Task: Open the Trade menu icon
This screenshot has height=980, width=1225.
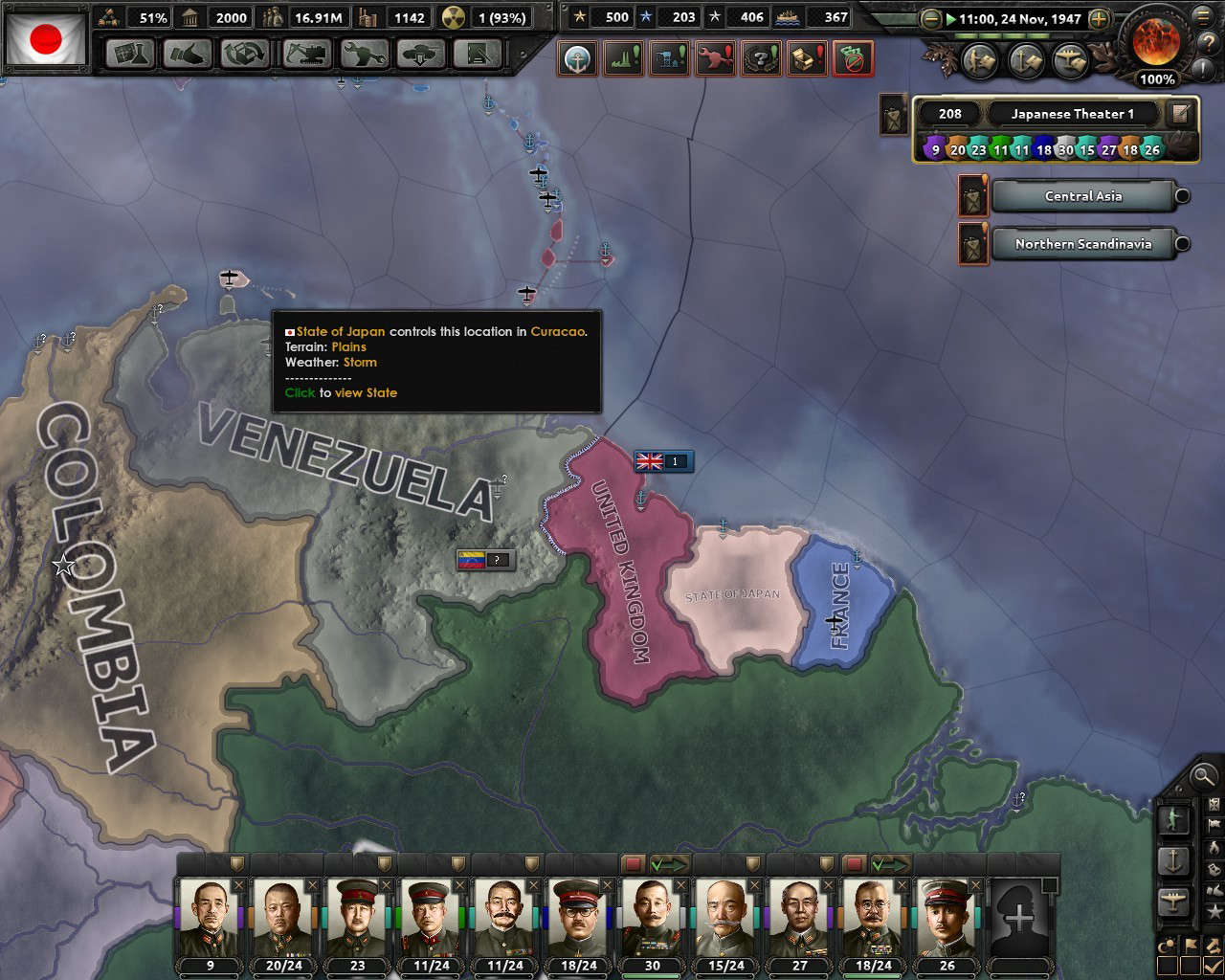Action: click(x=244, y=55)
